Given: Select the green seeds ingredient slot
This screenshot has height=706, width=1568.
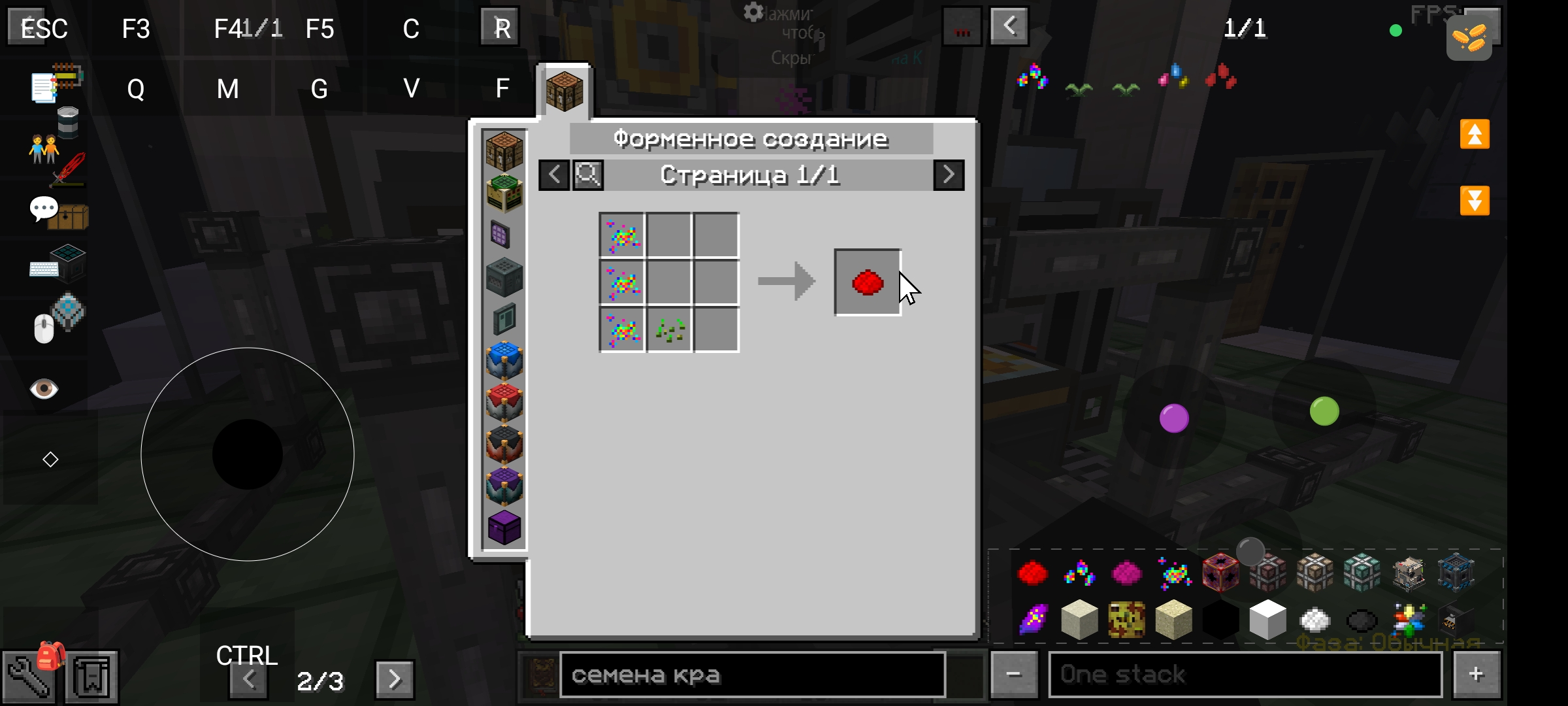Looking at the screenshot, I should coord(670,330).
